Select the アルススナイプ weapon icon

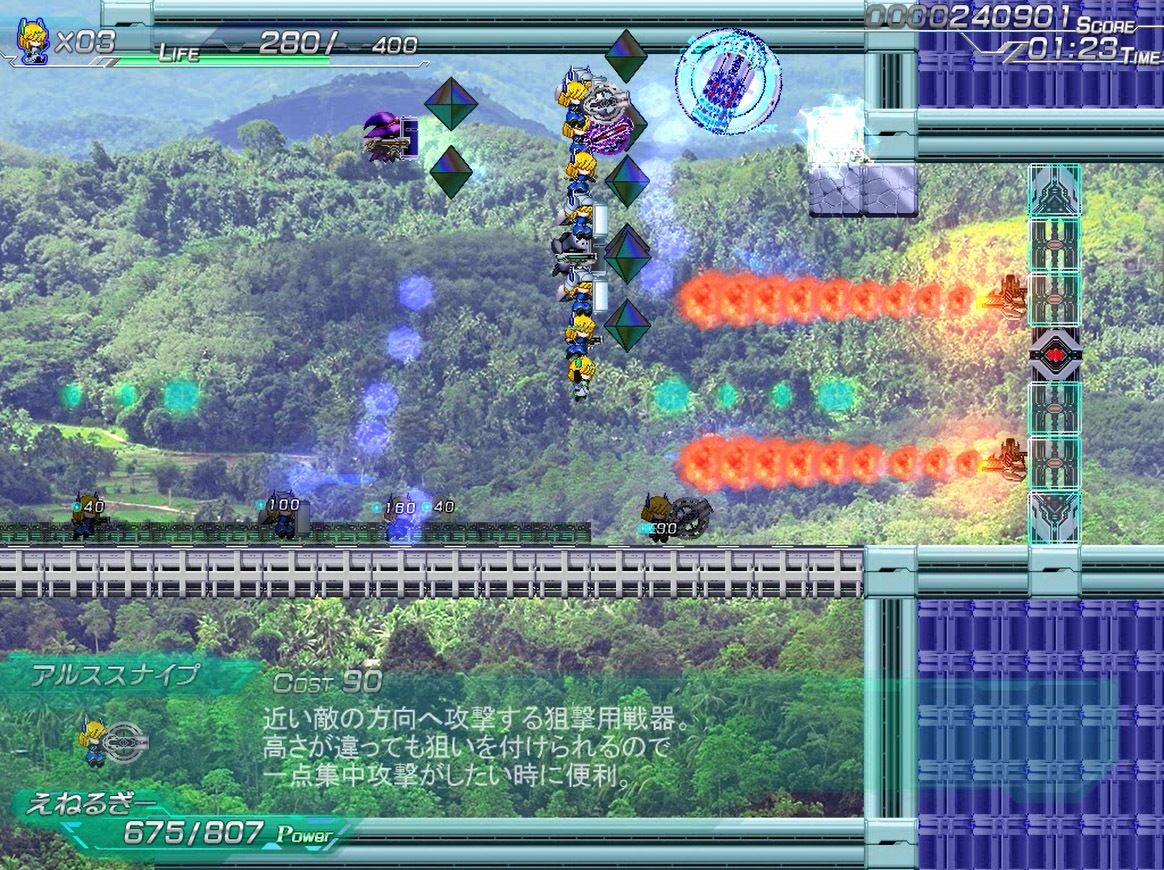pyautogui.click(x=112, y=741)
